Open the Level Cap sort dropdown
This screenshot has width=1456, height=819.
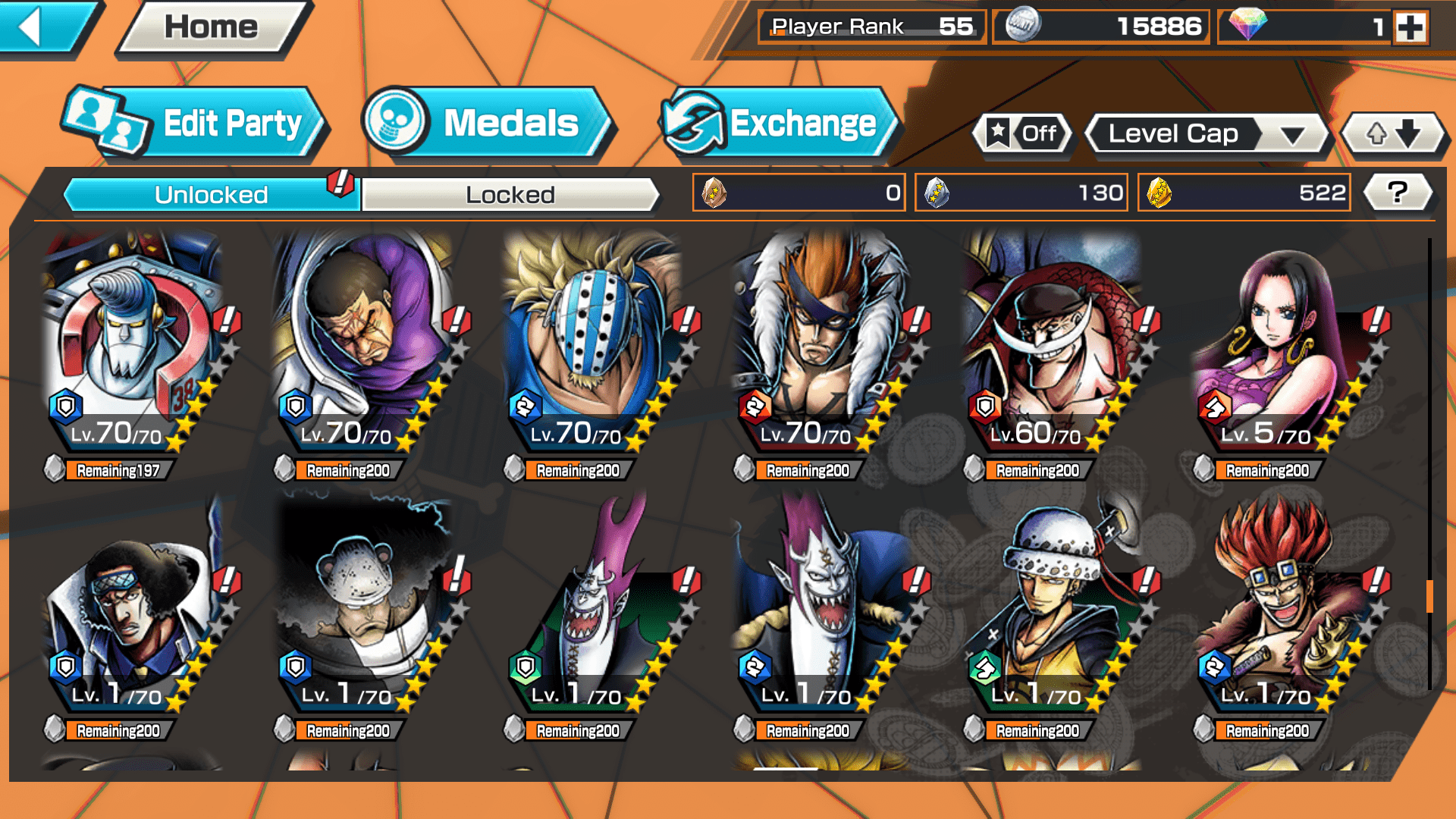pos(1207,134)
